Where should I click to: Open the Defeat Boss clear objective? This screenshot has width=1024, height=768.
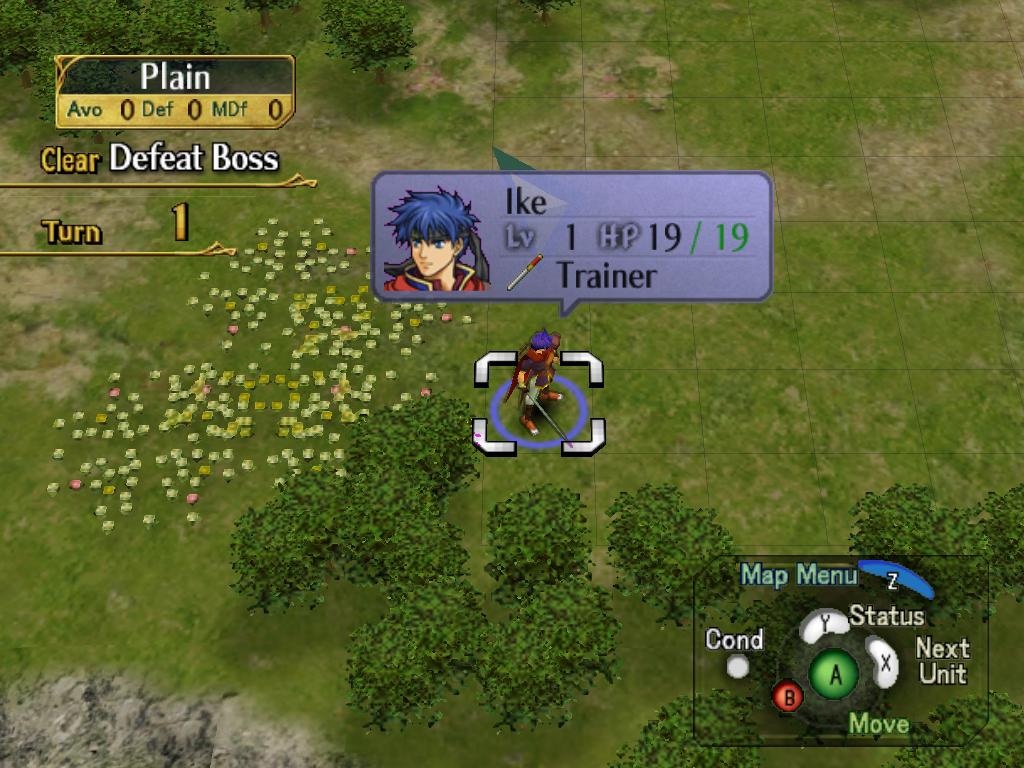[x=160, y=158]
